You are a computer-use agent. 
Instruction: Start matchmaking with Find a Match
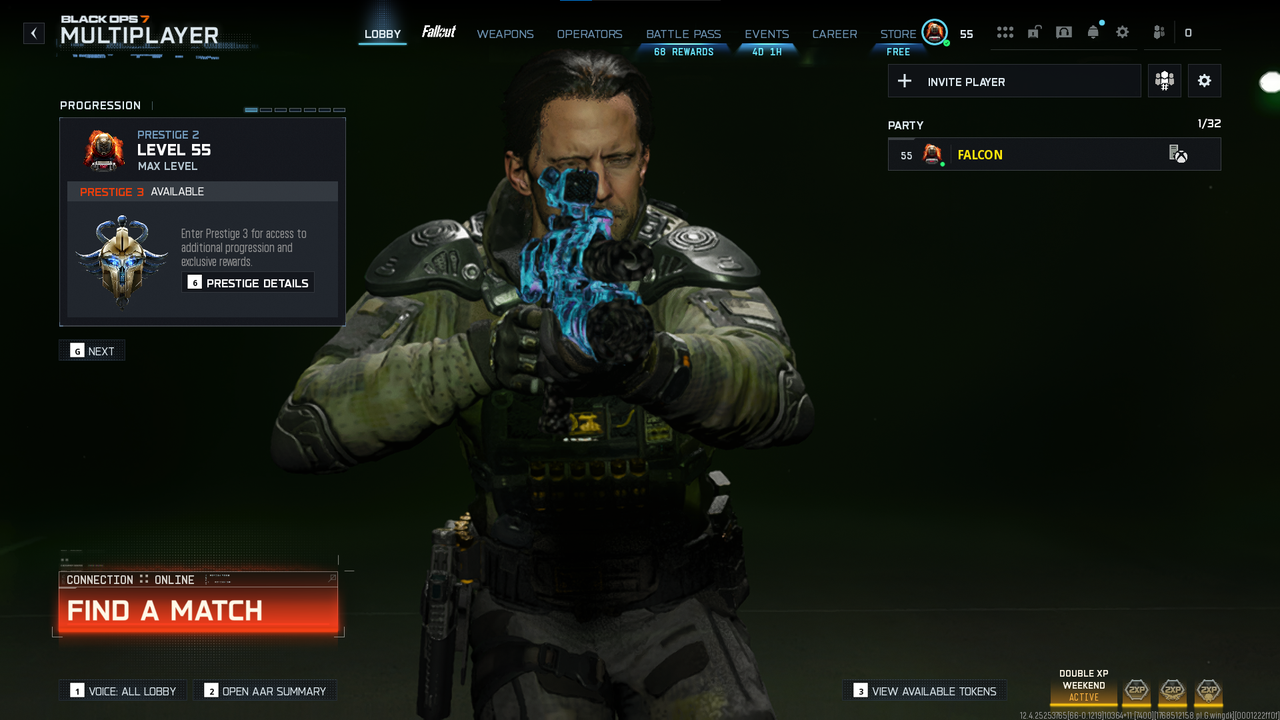click(x=198, y=610)
